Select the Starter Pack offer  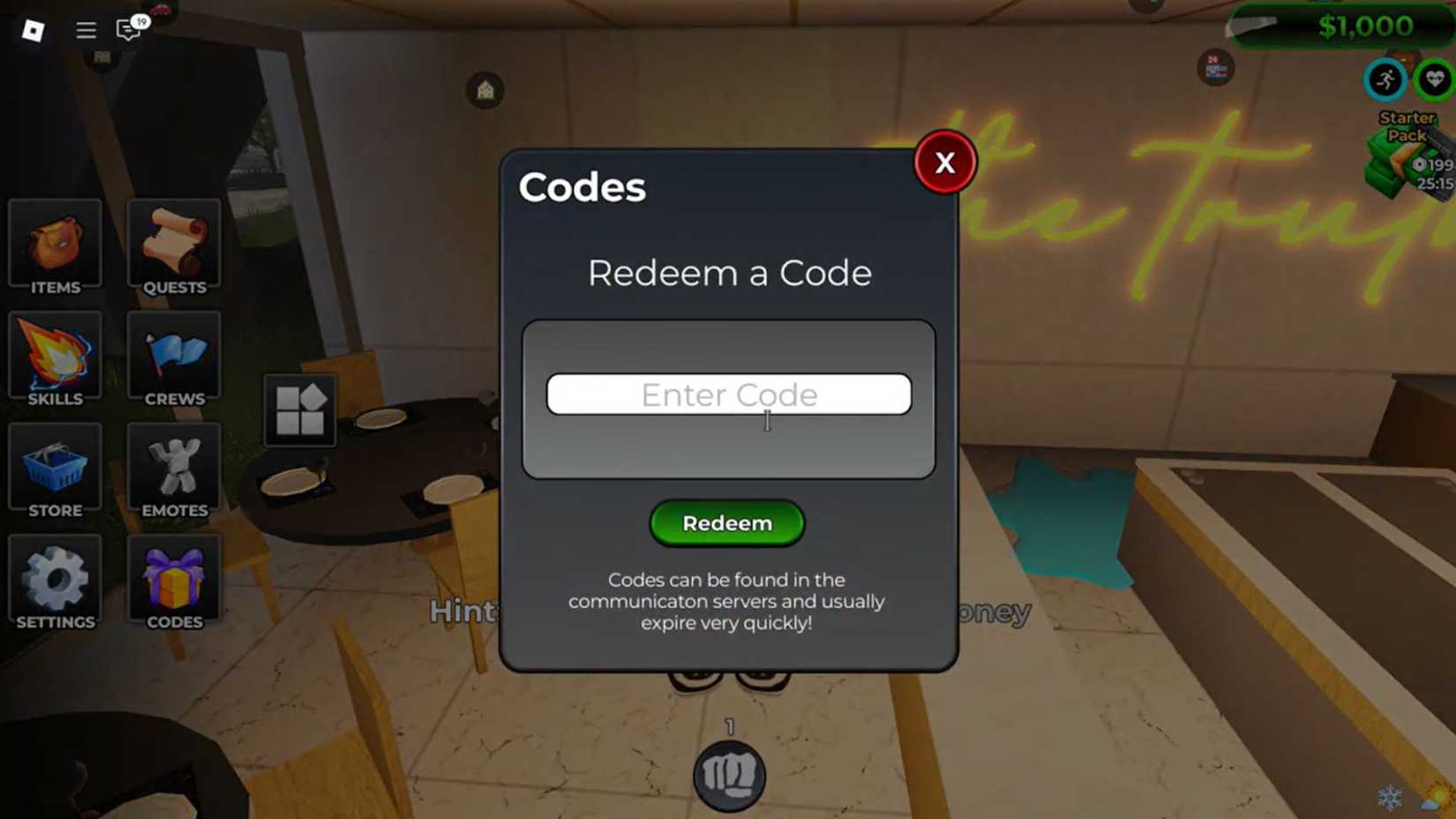click(x=1403, y=154)
